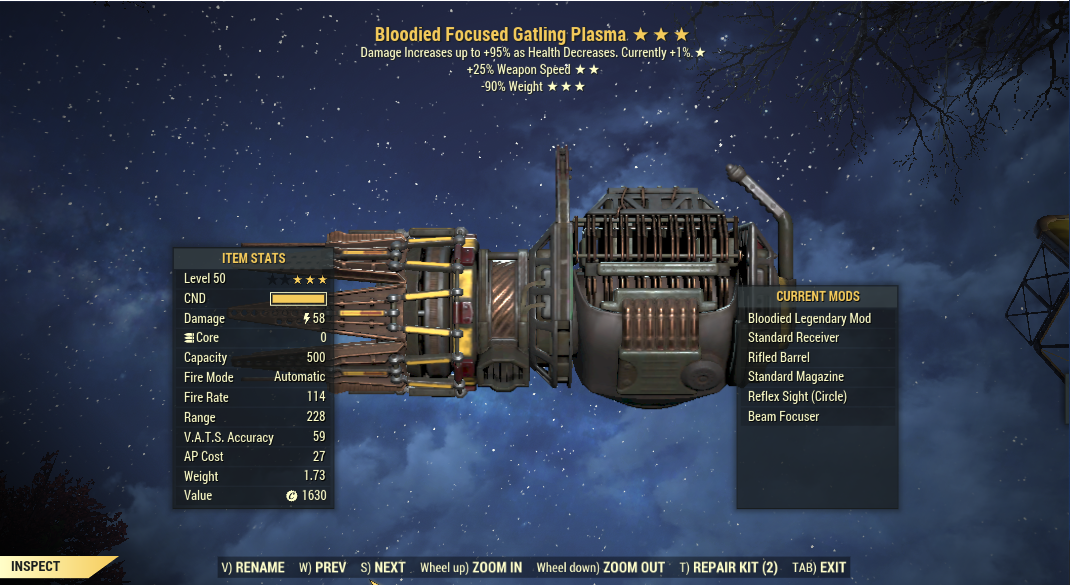This screenshot has width=1070, height=585.
Task: Go to the previous item with PREV
Action: 322,567
